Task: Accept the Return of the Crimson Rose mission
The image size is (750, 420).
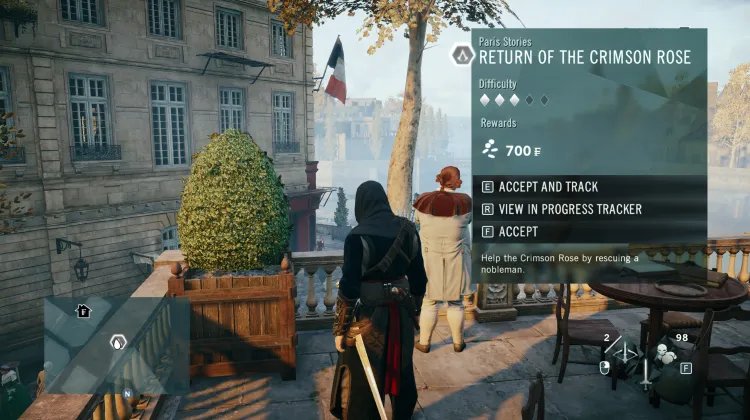Action: pyautogui.click(x=518, y=231)
